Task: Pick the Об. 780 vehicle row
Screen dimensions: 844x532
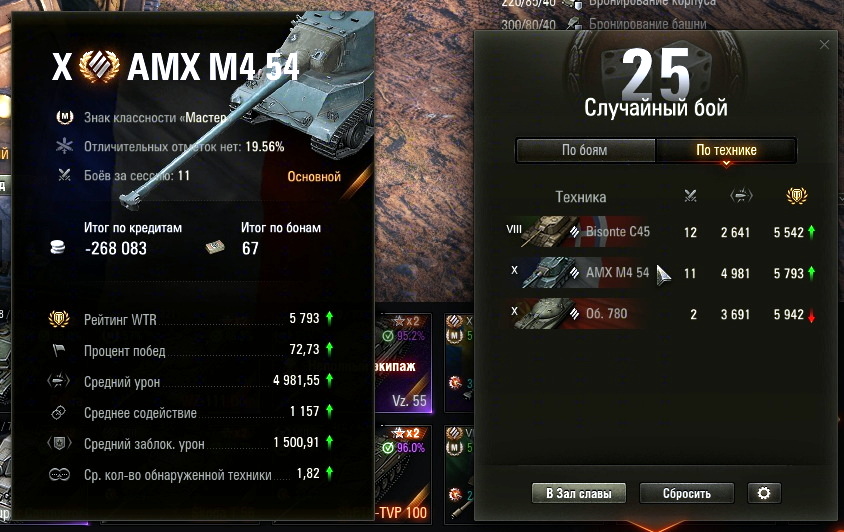Action: tap(655, 312)
